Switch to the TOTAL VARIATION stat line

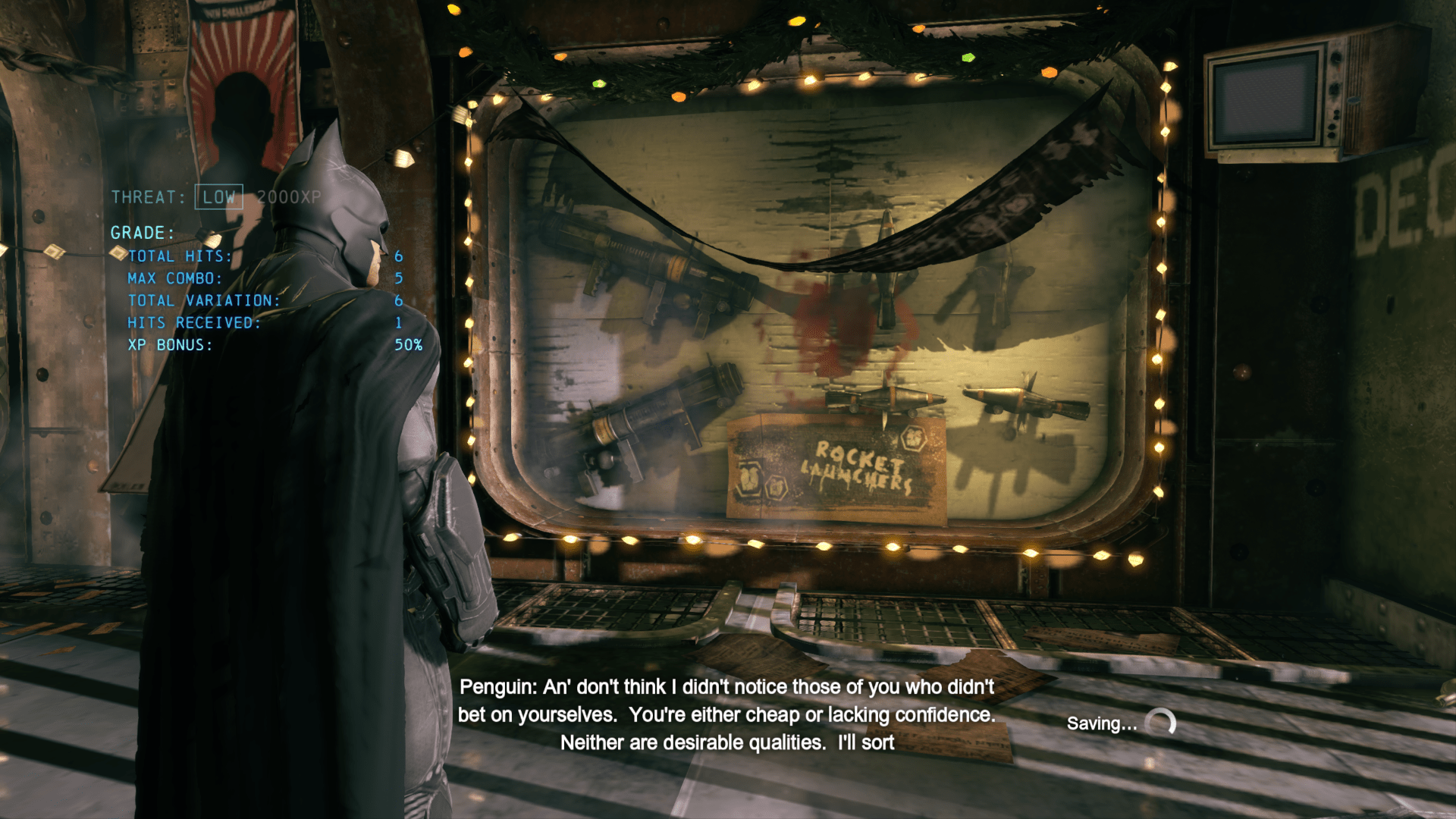205,300
